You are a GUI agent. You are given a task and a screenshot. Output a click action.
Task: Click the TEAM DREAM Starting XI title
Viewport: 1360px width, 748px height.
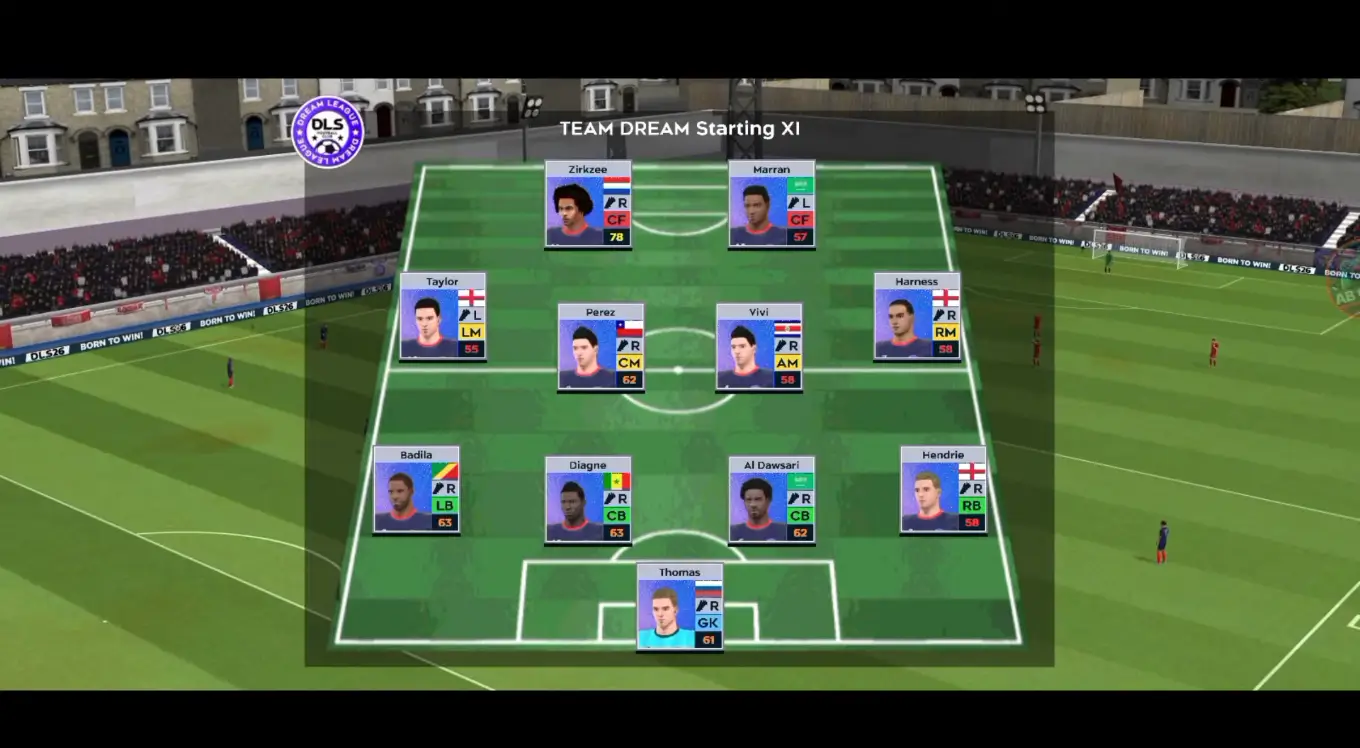(682, 128)
